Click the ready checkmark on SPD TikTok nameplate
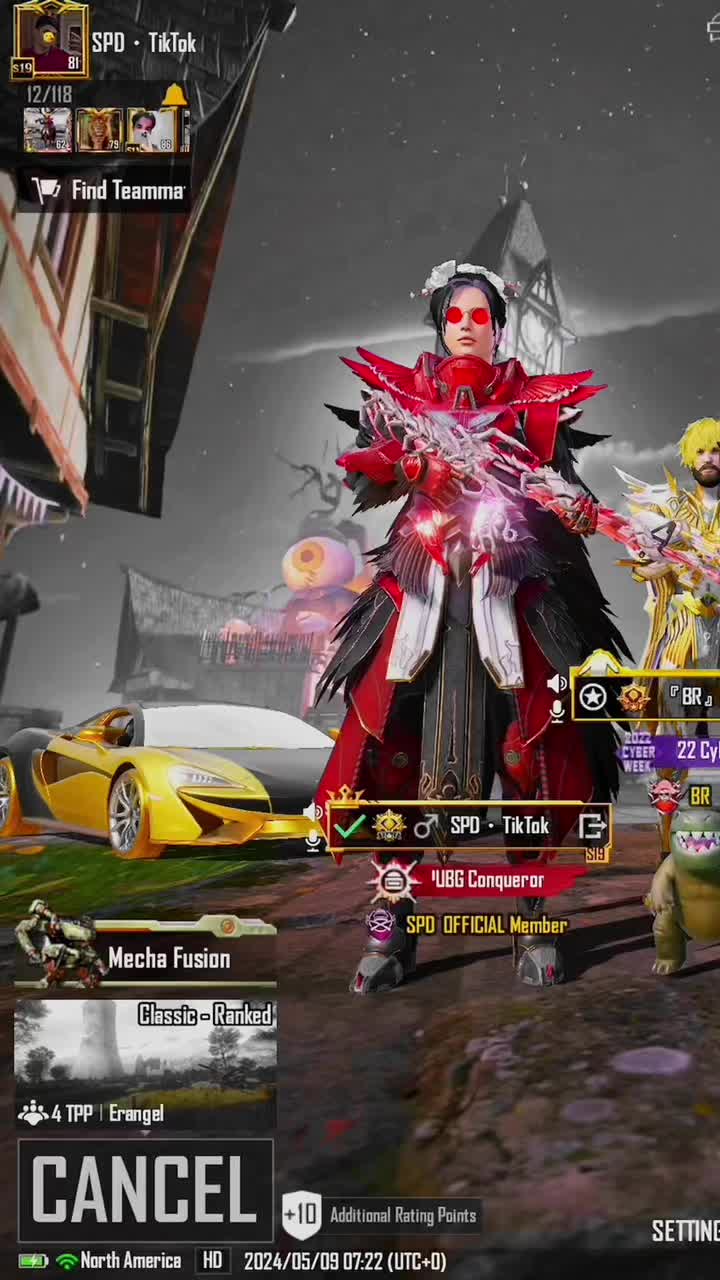The height and width of the screenshot is (1280, 720). [349, 826]
